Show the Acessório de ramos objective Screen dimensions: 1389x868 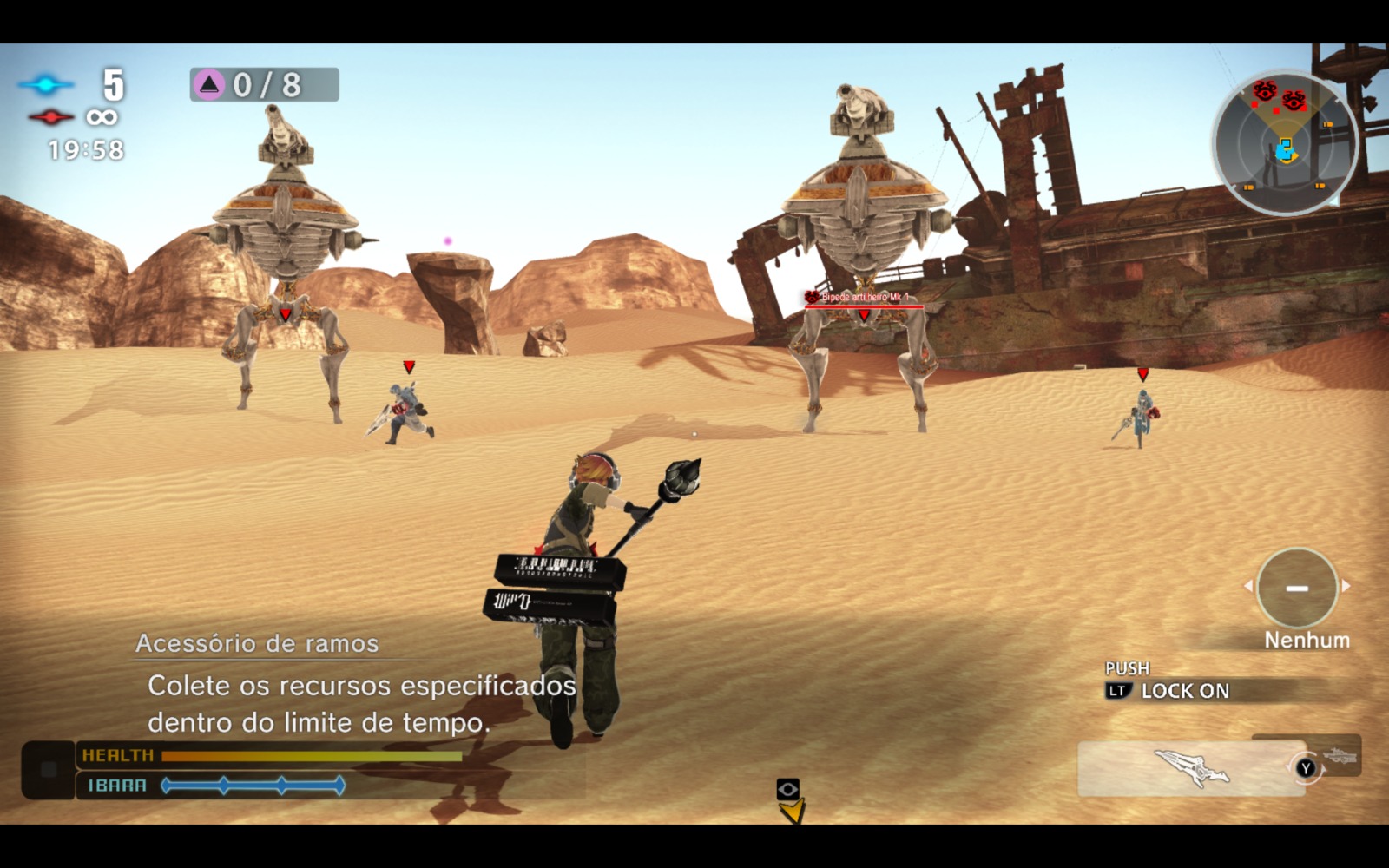click(x=257, y=643)
